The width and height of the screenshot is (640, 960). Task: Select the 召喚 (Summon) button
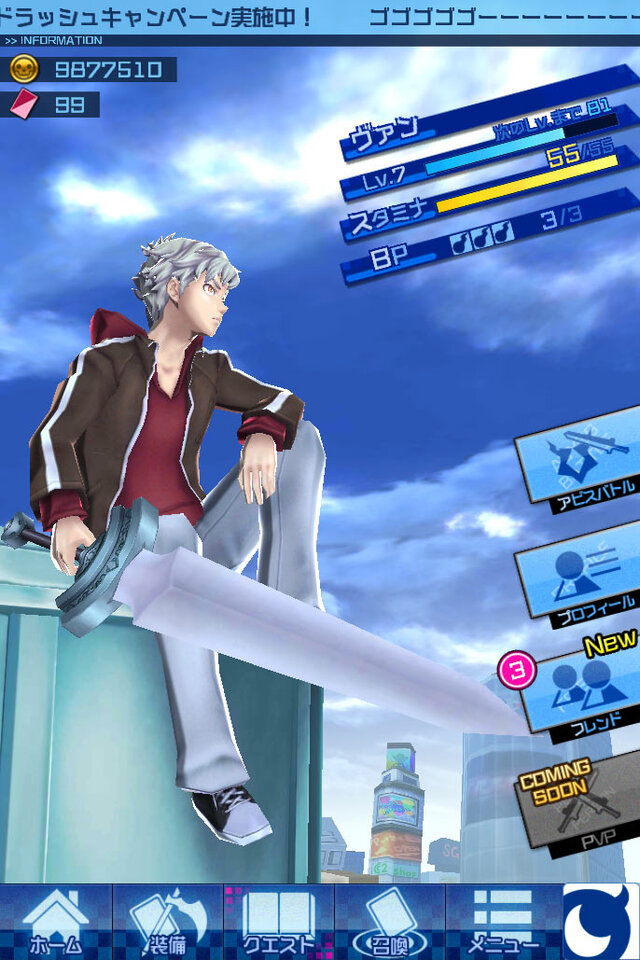pos(389,921)
